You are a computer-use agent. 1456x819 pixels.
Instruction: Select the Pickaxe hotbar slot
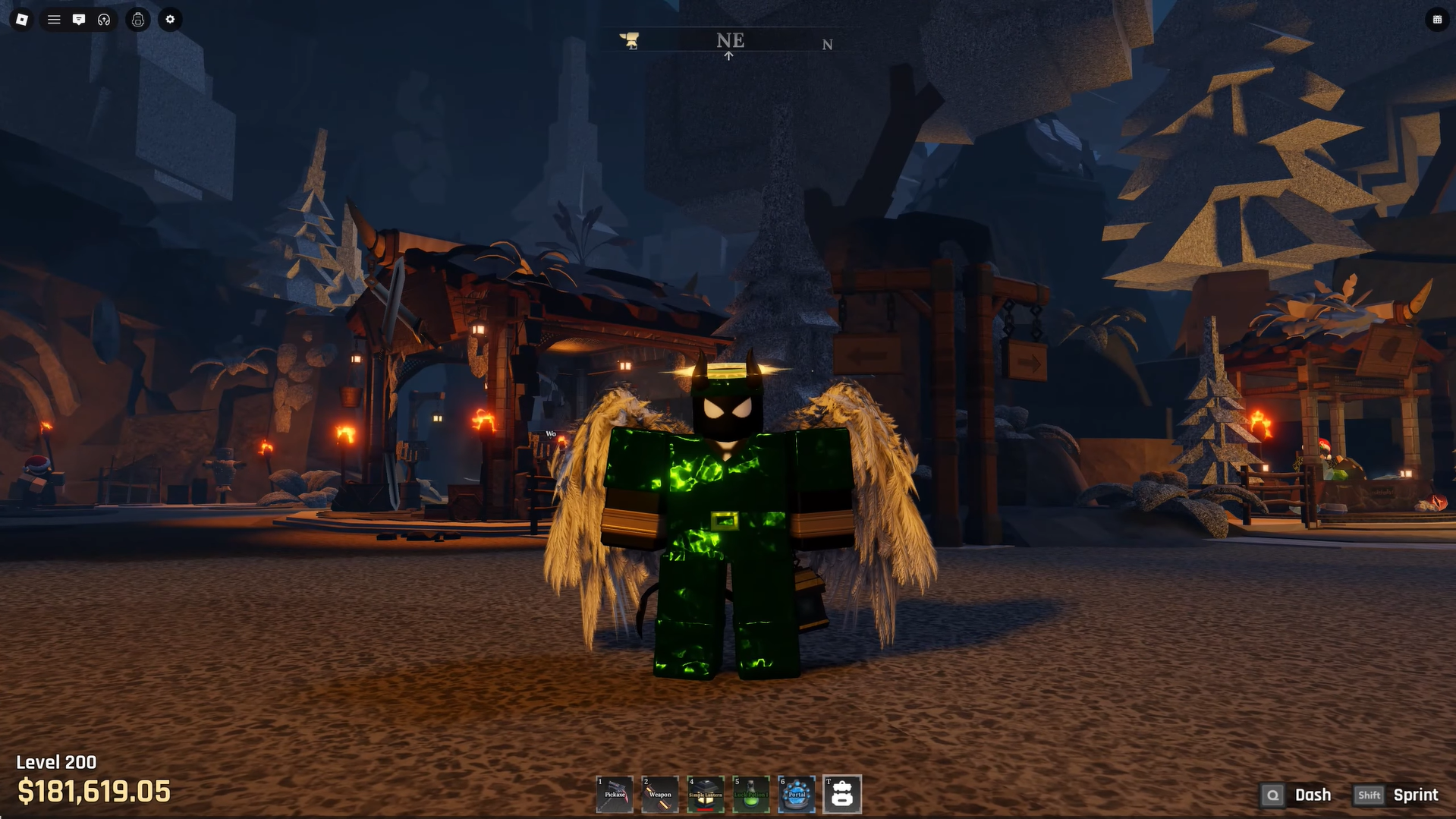coord(615,794)
